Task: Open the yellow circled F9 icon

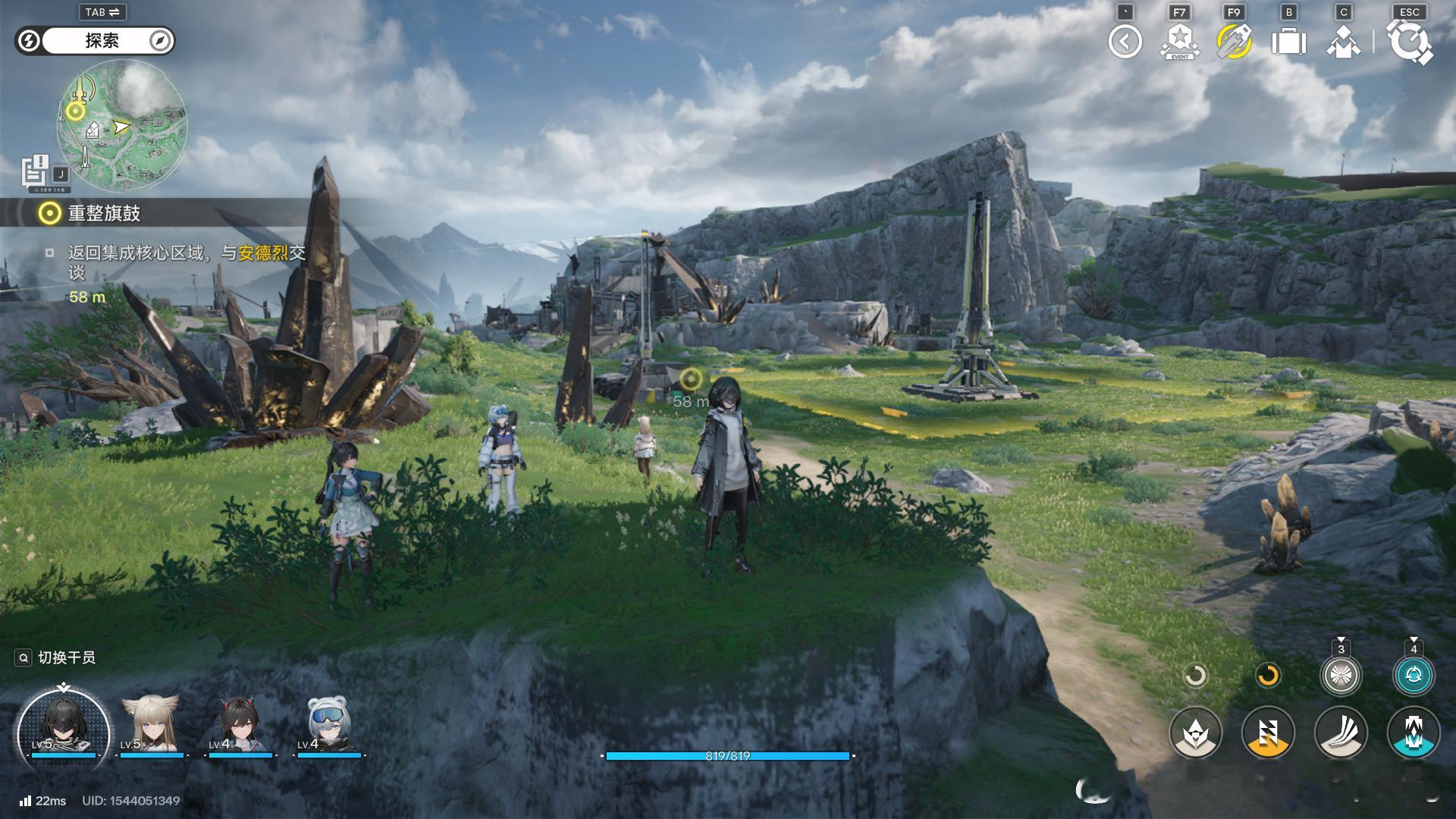Action: [x=1234, y=42]
